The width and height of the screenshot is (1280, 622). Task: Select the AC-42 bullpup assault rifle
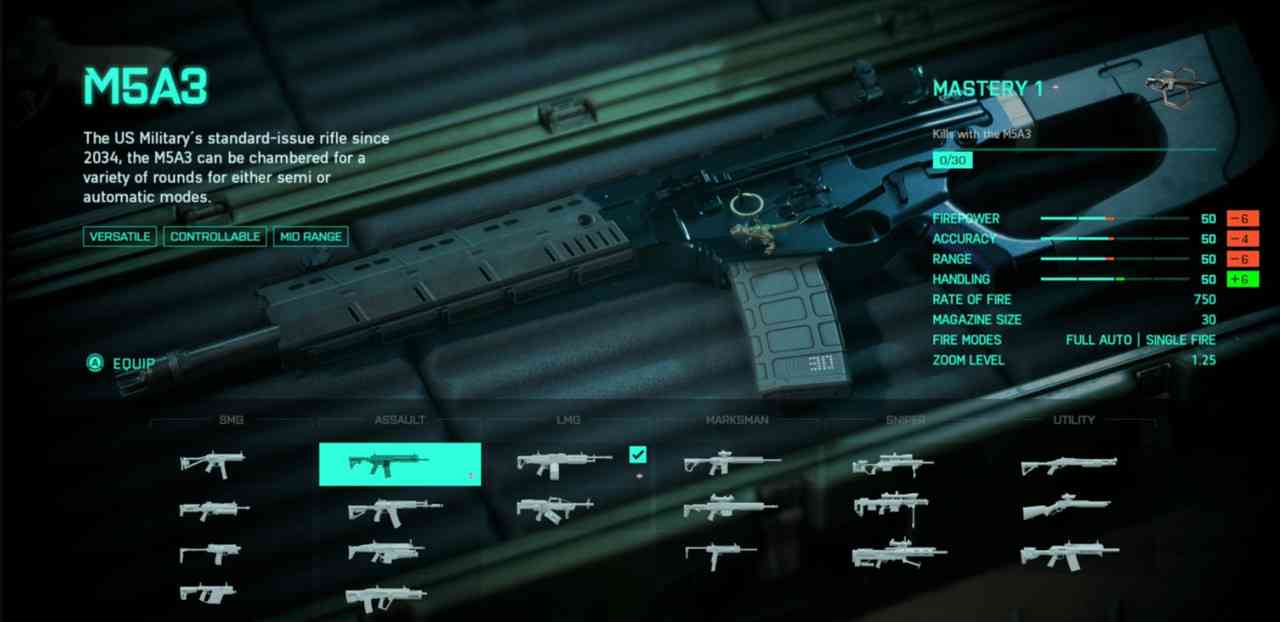pos(385,597)
